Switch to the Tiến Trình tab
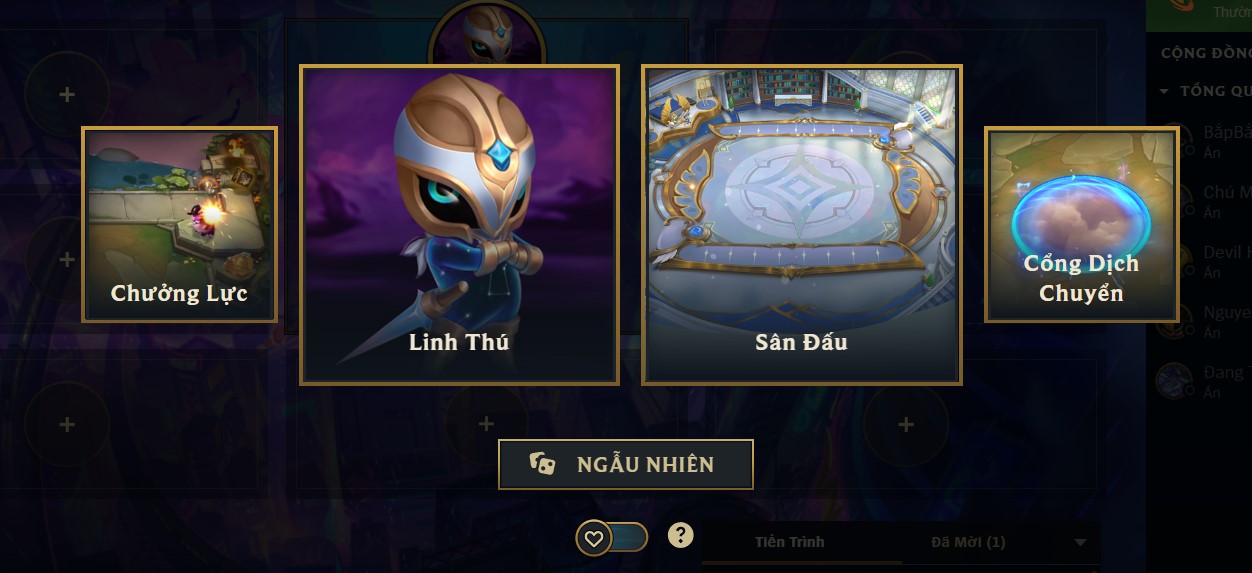The image size is (1252, 573). point(790,542)
